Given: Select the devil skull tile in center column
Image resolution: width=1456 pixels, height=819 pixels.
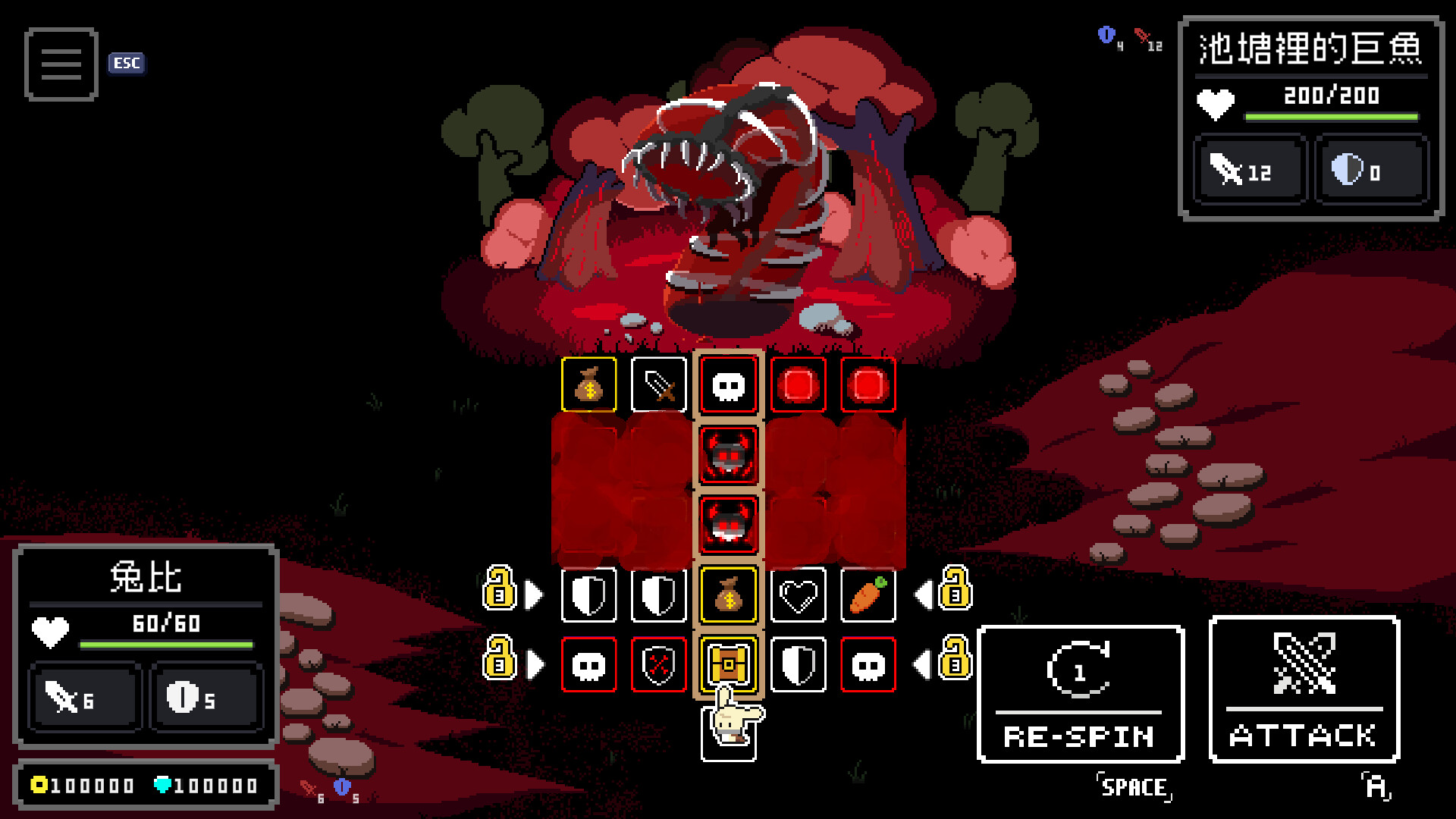Looking at the screenshot, I should tap(728, 455).
